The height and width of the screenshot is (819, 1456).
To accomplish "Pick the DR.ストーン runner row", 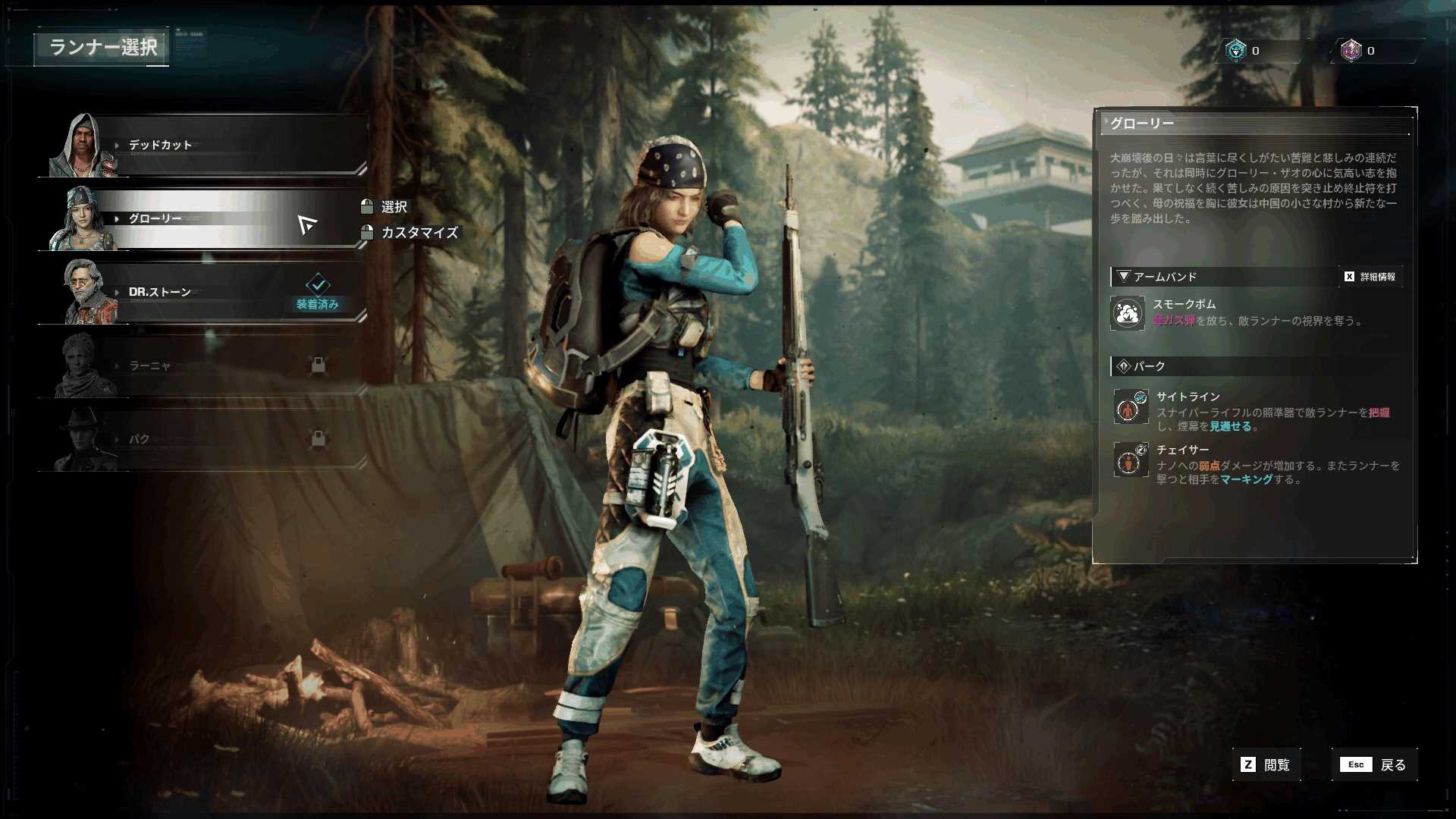I will coord(205,293).
